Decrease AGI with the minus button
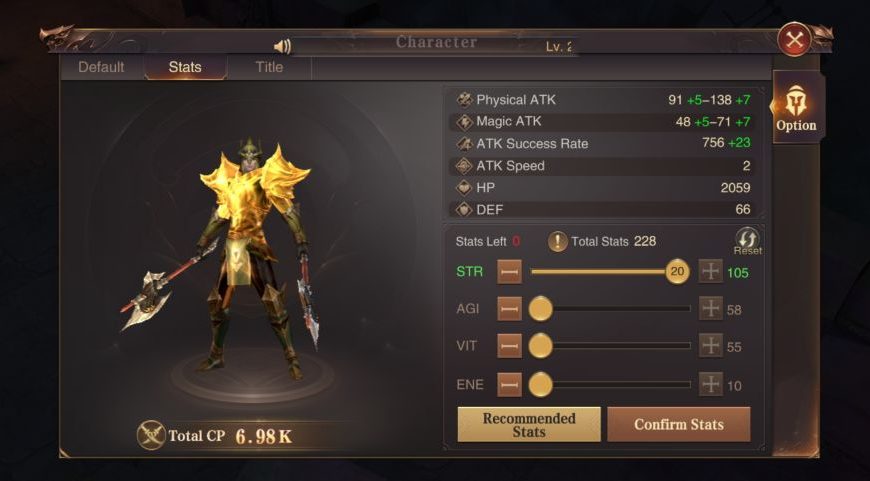This screenshot has width=870, height=481. coord(510,309)
